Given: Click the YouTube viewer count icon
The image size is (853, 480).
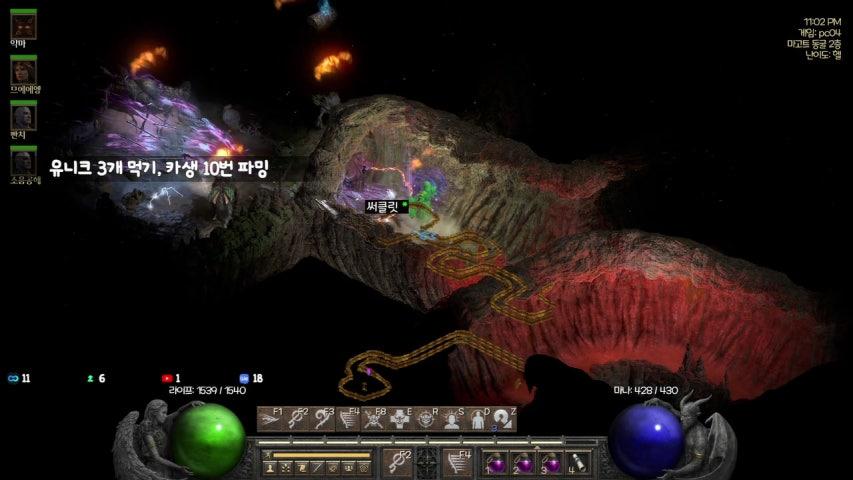Looking at the screenshot, I should 167,379.
